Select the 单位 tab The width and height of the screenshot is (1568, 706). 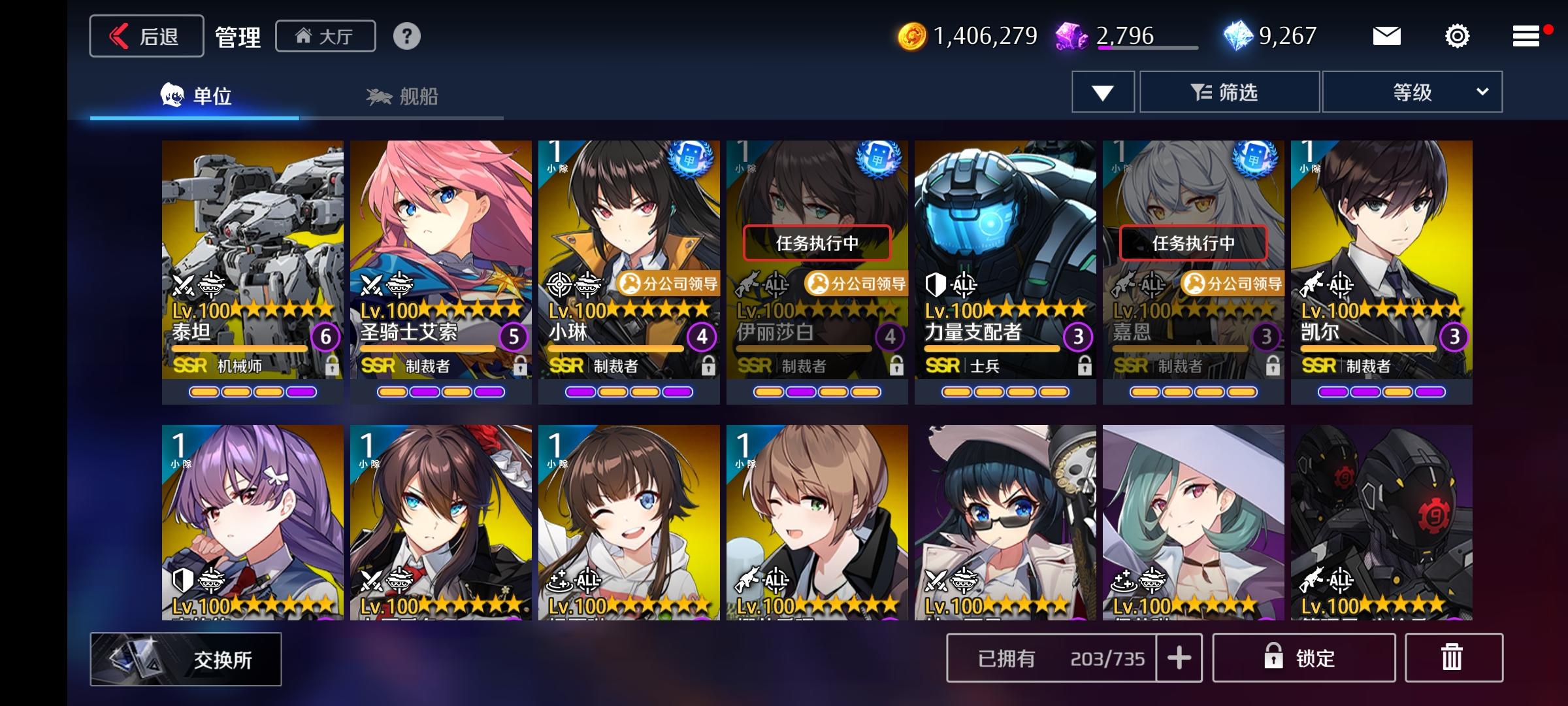(196, 93)
